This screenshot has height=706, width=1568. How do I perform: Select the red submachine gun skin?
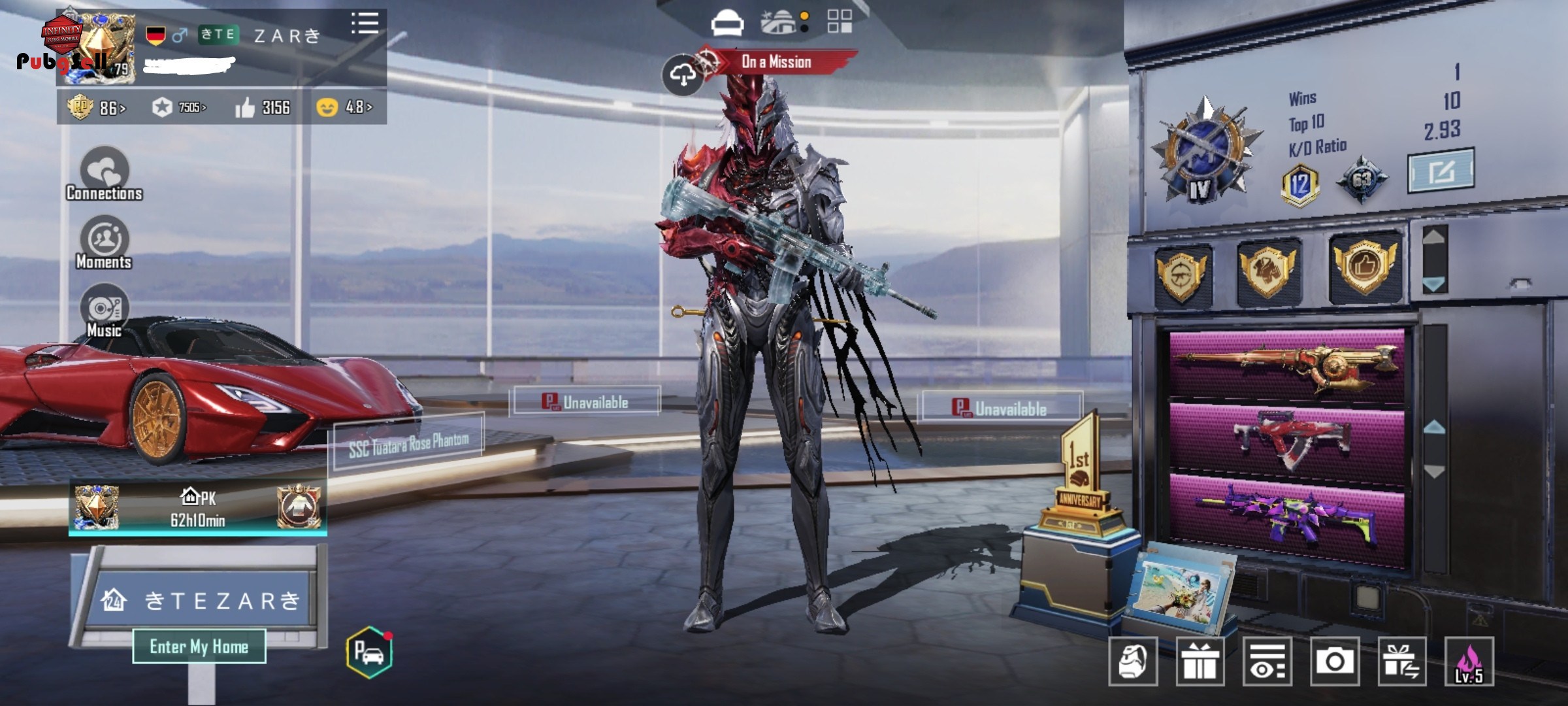coord(1286,439)
